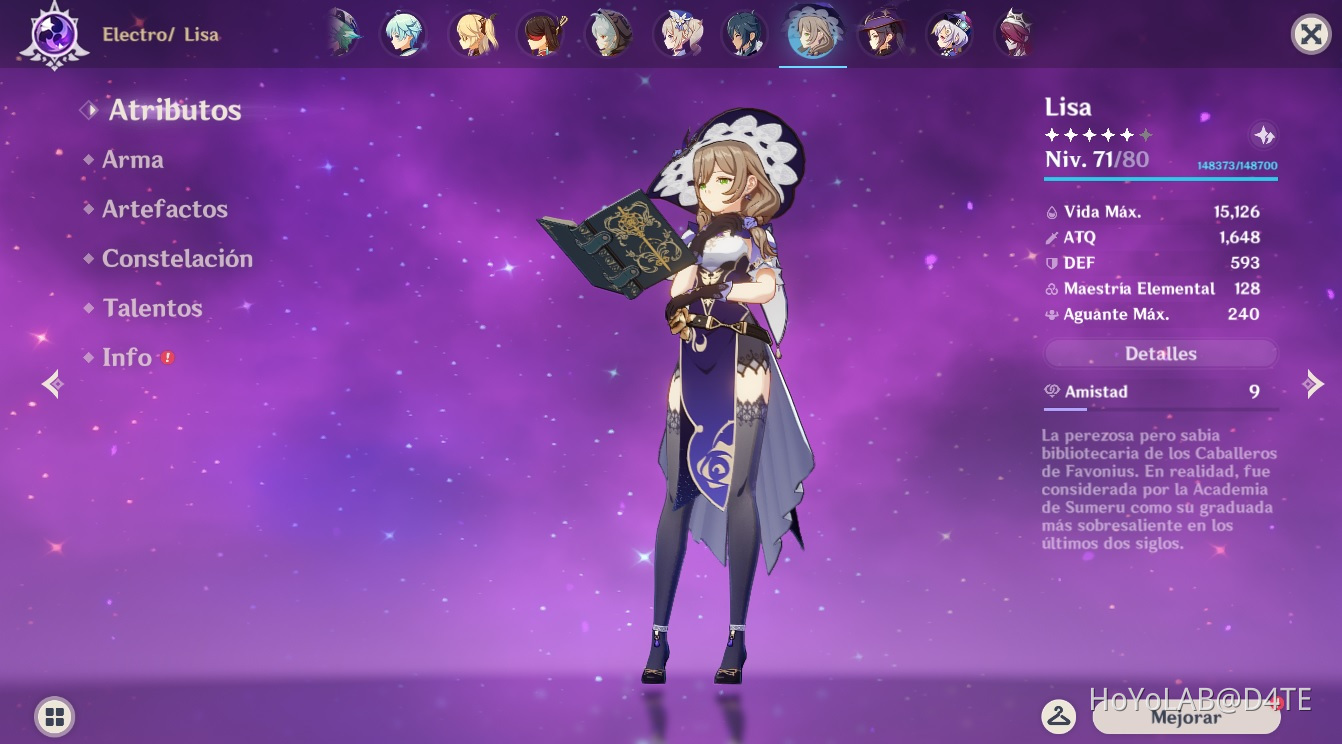Click the Amistad friendship heart icon

tap(1050, 392)
